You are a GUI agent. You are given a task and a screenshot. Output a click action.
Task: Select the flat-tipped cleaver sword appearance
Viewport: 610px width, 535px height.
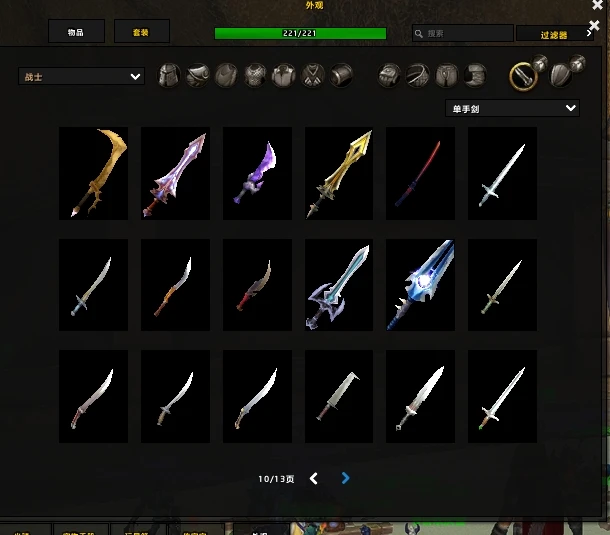339,397
